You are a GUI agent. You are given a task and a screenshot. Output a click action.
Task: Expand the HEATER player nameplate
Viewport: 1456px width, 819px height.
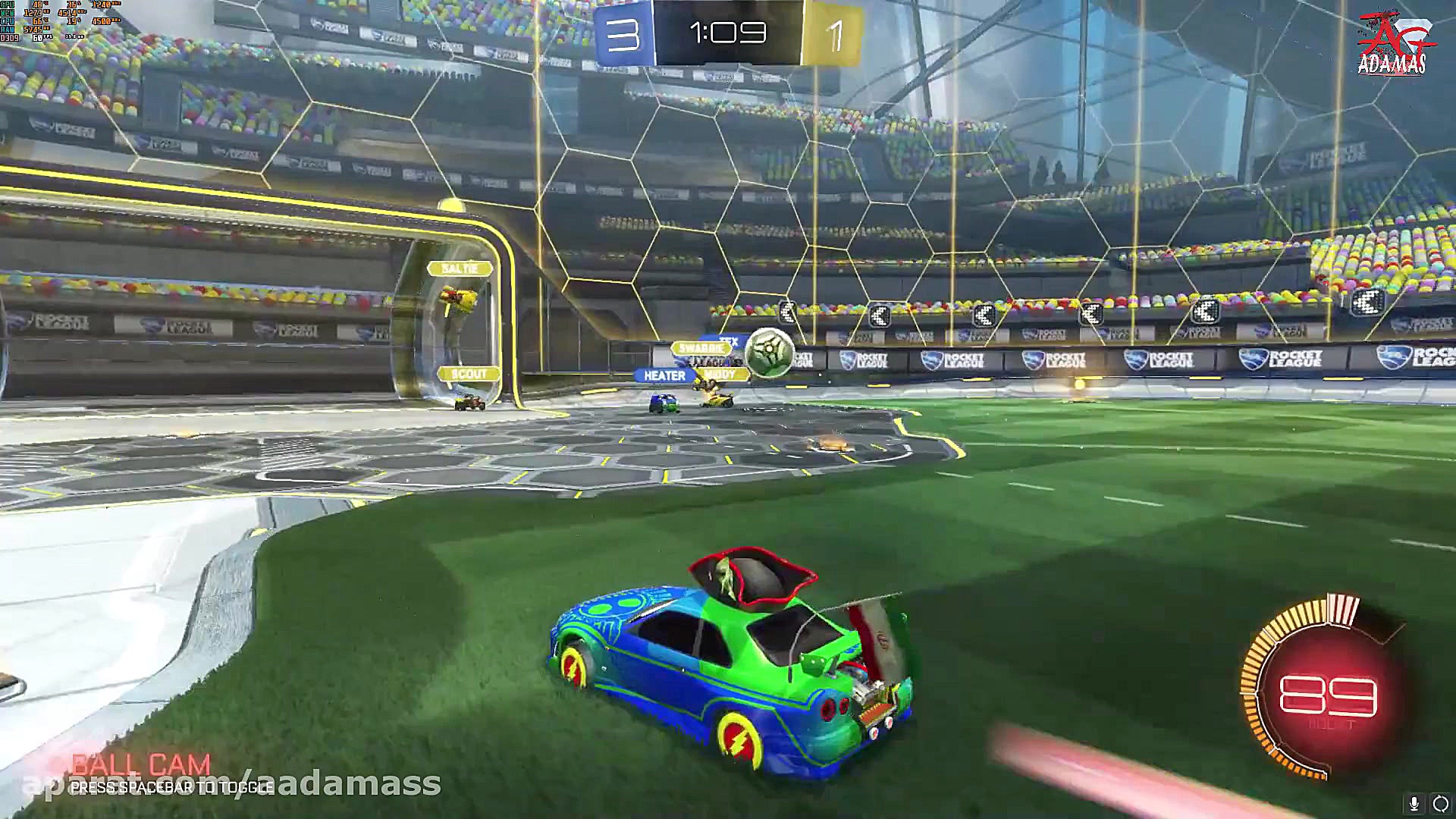[664, 375]
